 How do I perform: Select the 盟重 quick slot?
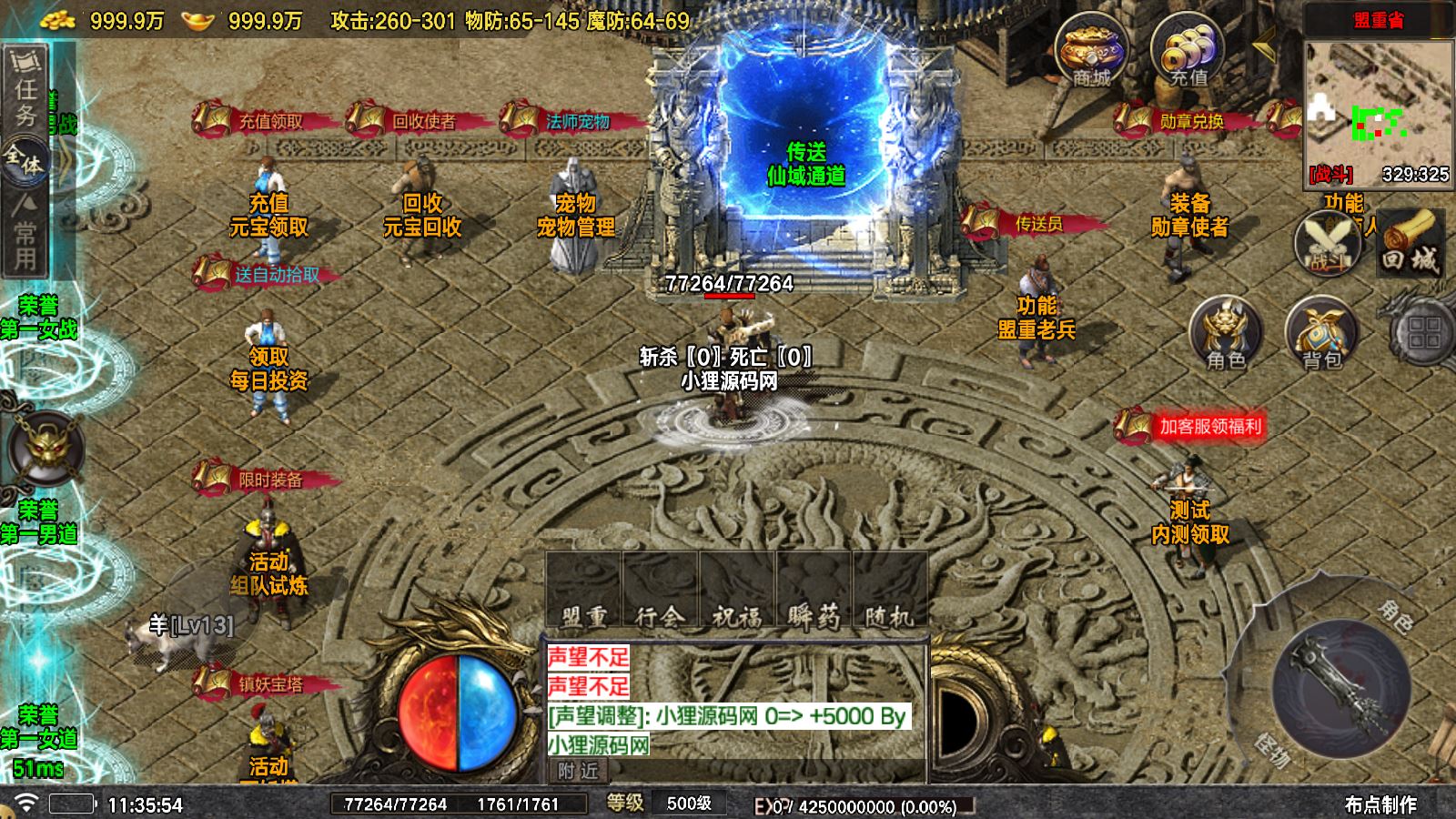(583, 591)
